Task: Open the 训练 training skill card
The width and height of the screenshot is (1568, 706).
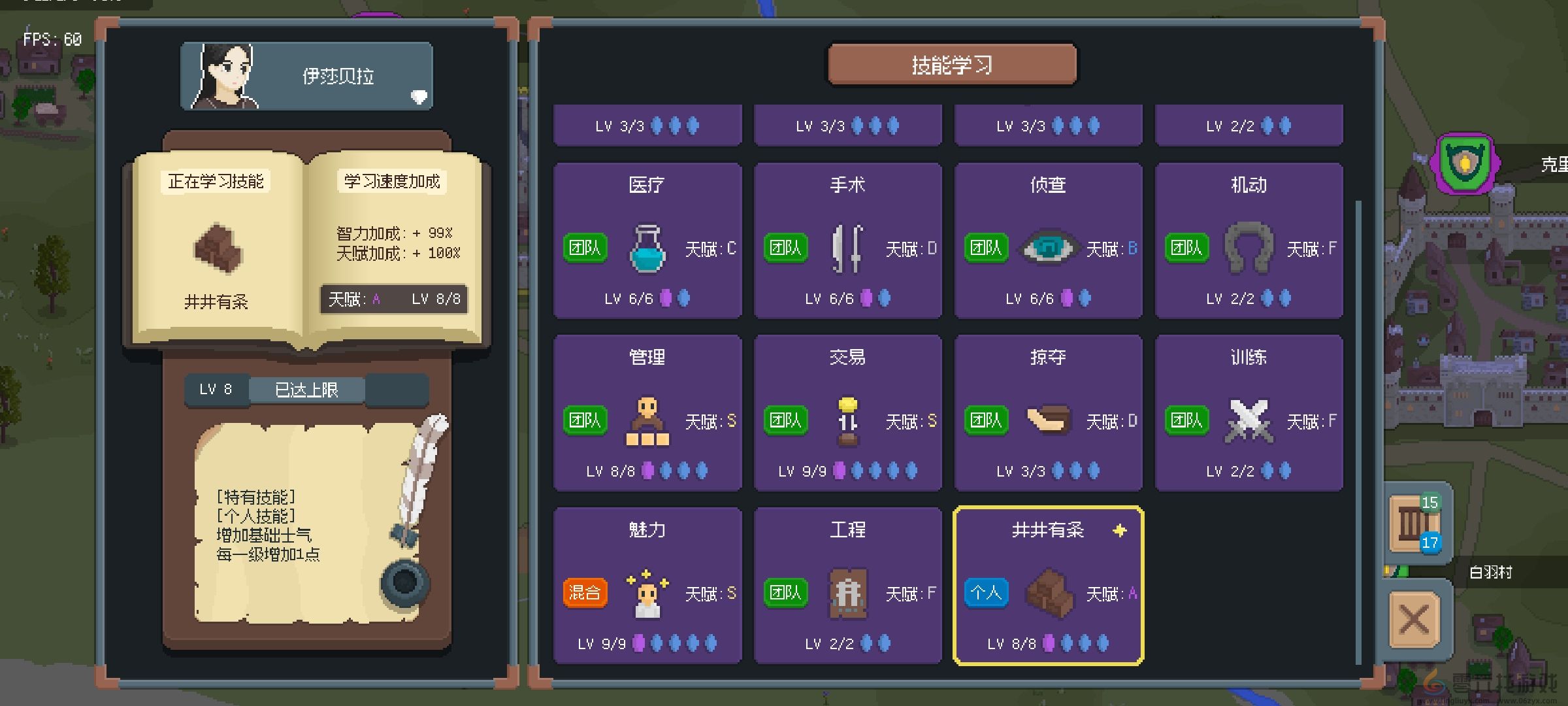Action: [x=1249, y=412]
